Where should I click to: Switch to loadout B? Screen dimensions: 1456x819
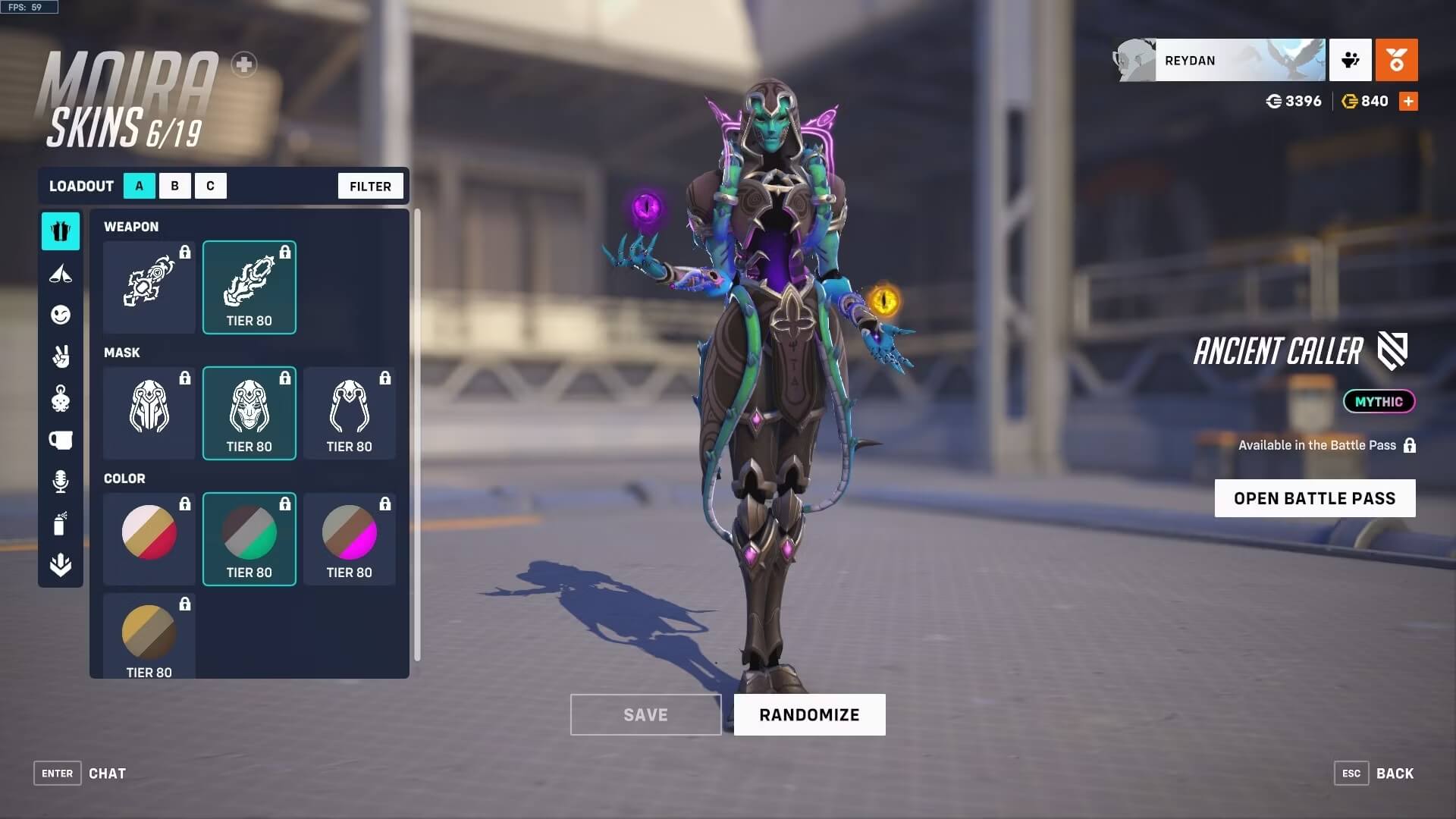(175, 186)
